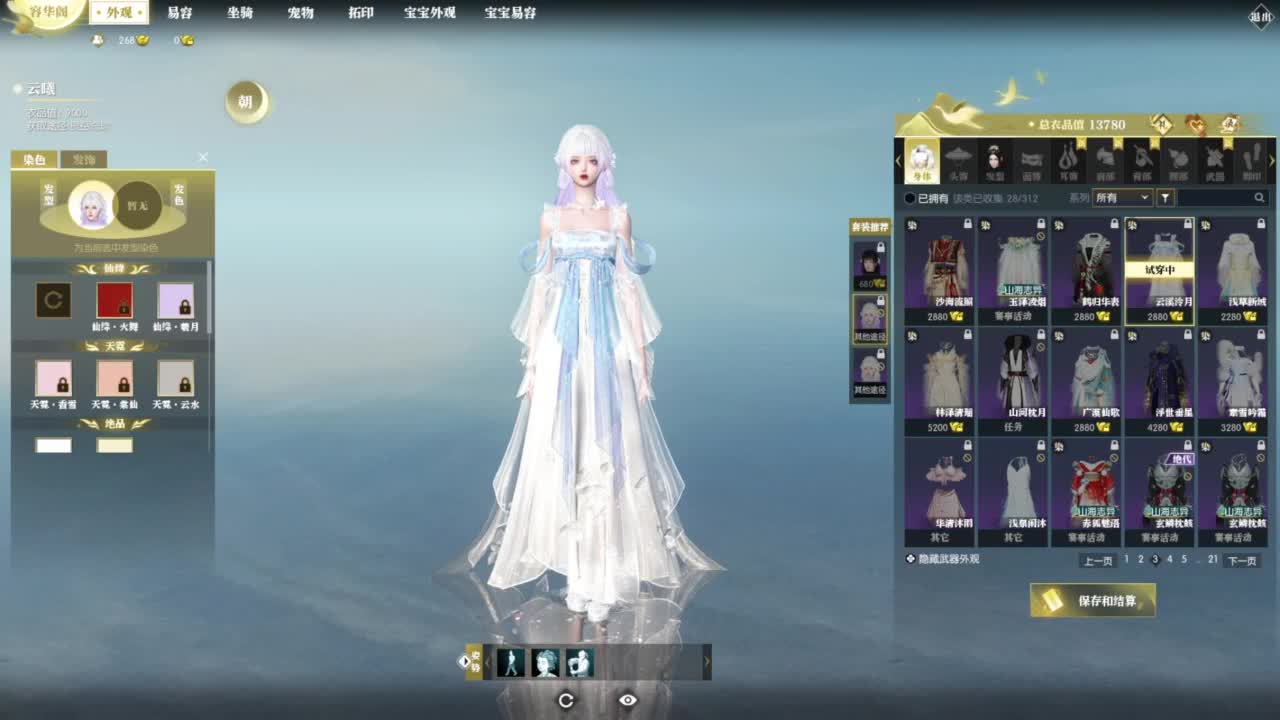Image resolution: width=1280 pixels, height=720 pixels.
Task: Select the 浮世垂星 dark robe outfit
Action: click(1159, 380)
